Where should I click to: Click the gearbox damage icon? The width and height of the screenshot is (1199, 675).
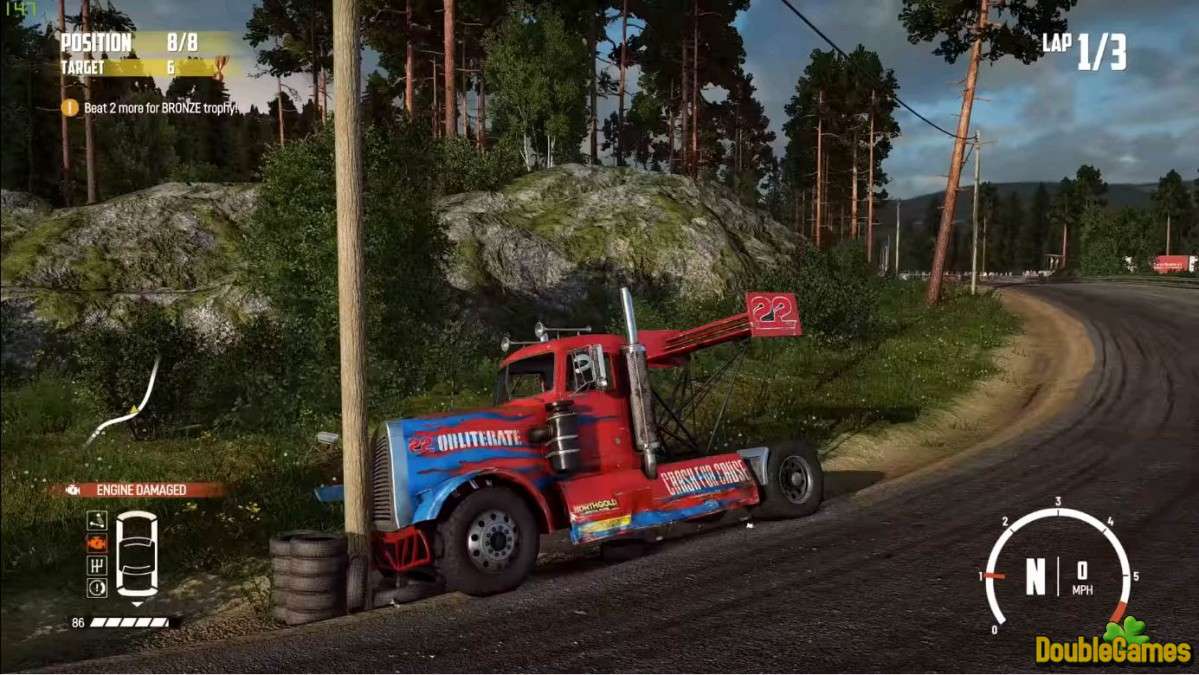(97, 565)
